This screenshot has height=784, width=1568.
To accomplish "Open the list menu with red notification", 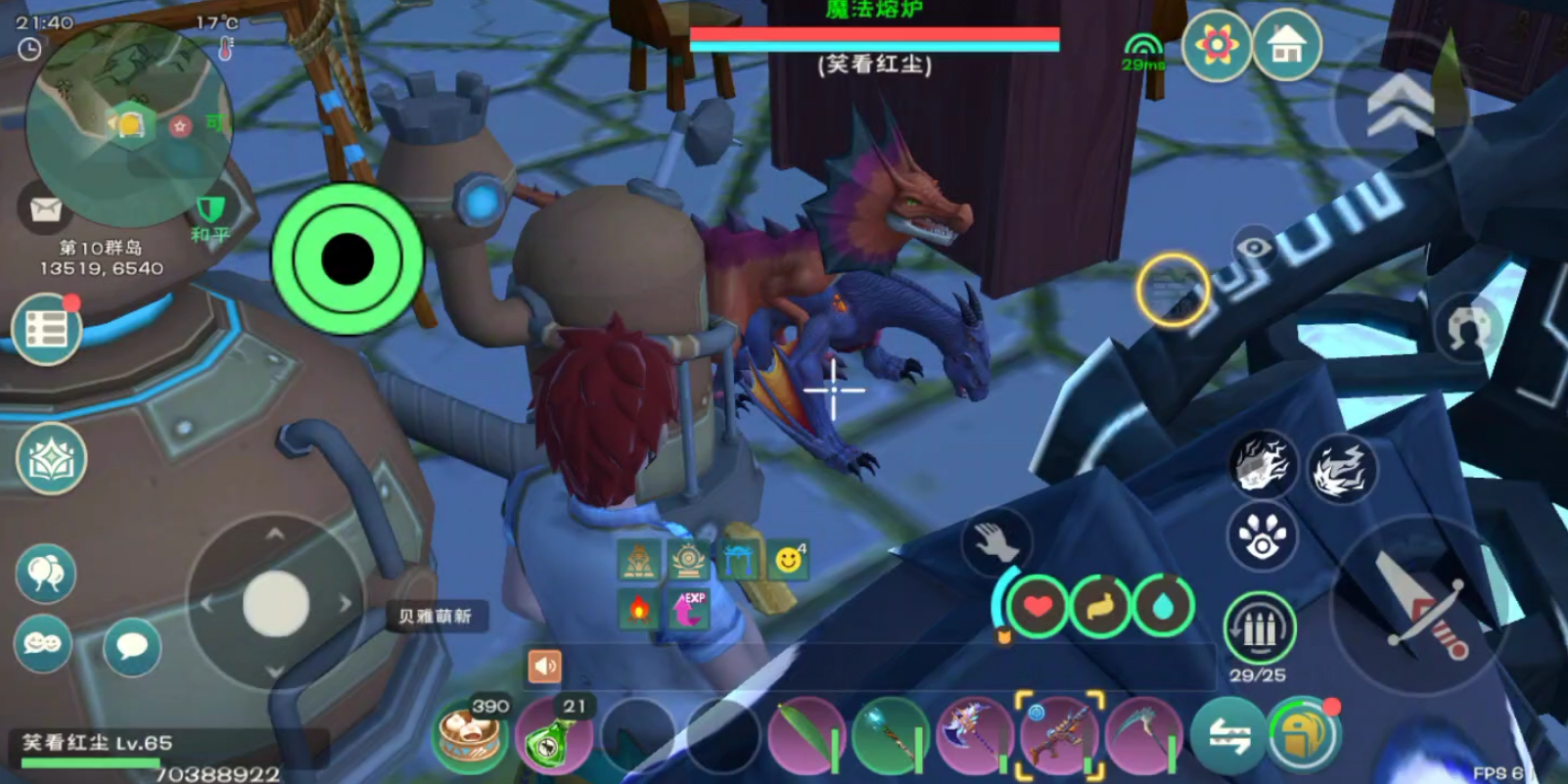I will point(47,329).
